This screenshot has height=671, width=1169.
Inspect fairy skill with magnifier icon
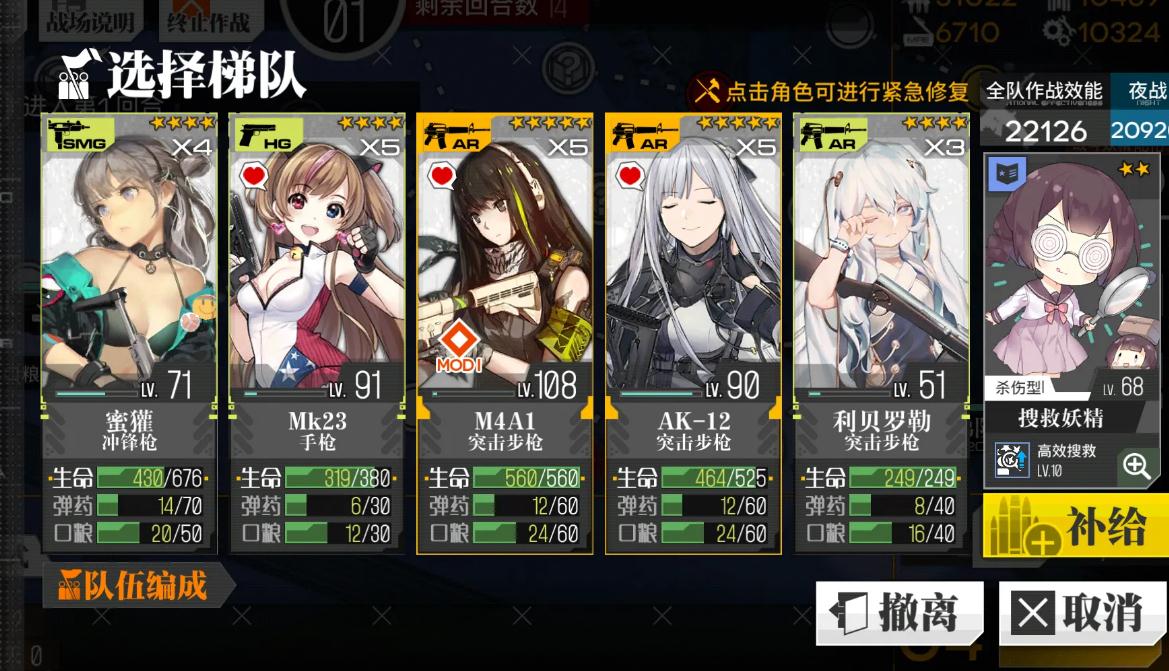pyautogui.click(x=1136, y=465)
